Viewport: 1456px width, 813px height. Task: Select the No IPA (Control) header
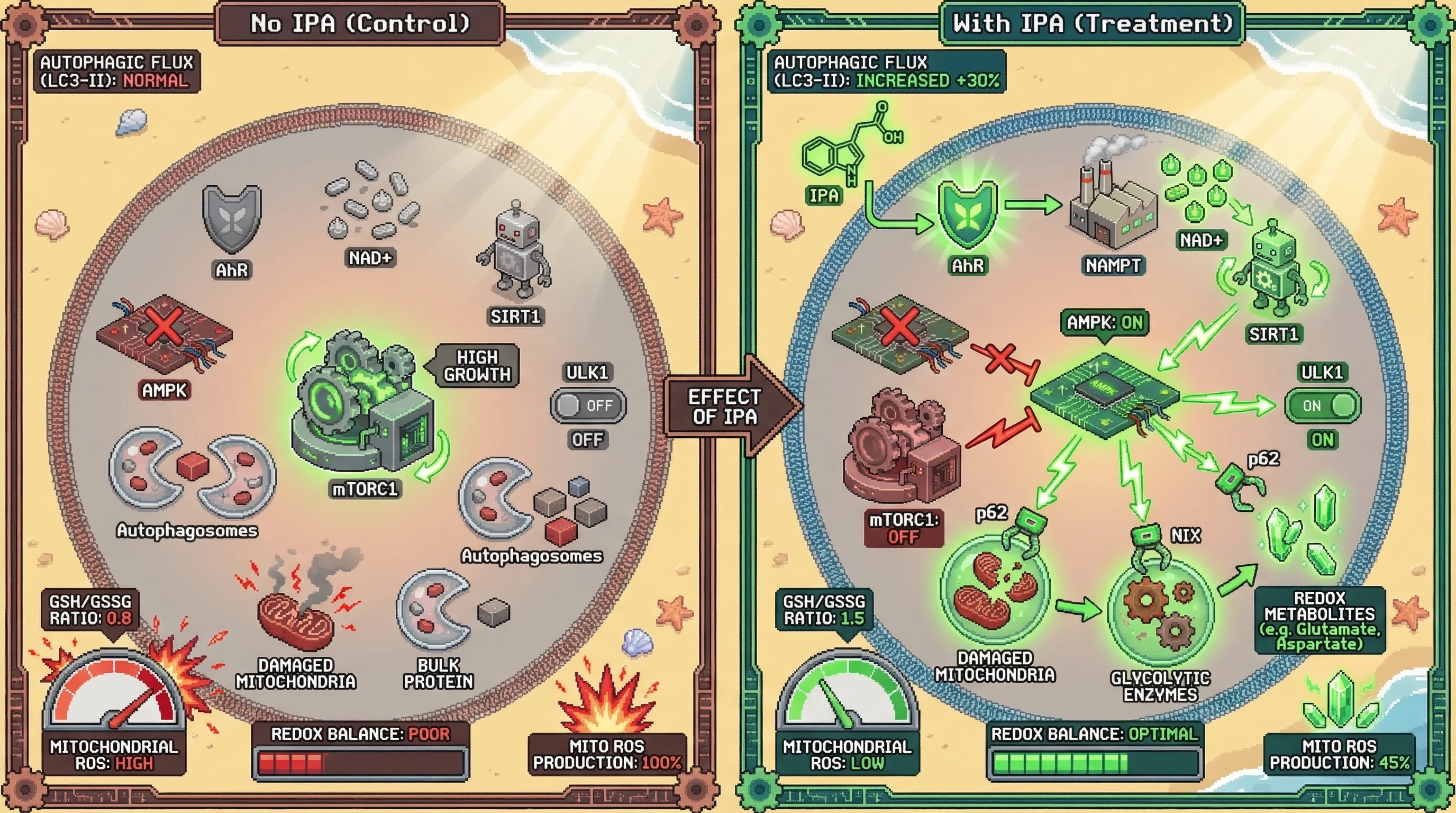click(x=360, y=23)
